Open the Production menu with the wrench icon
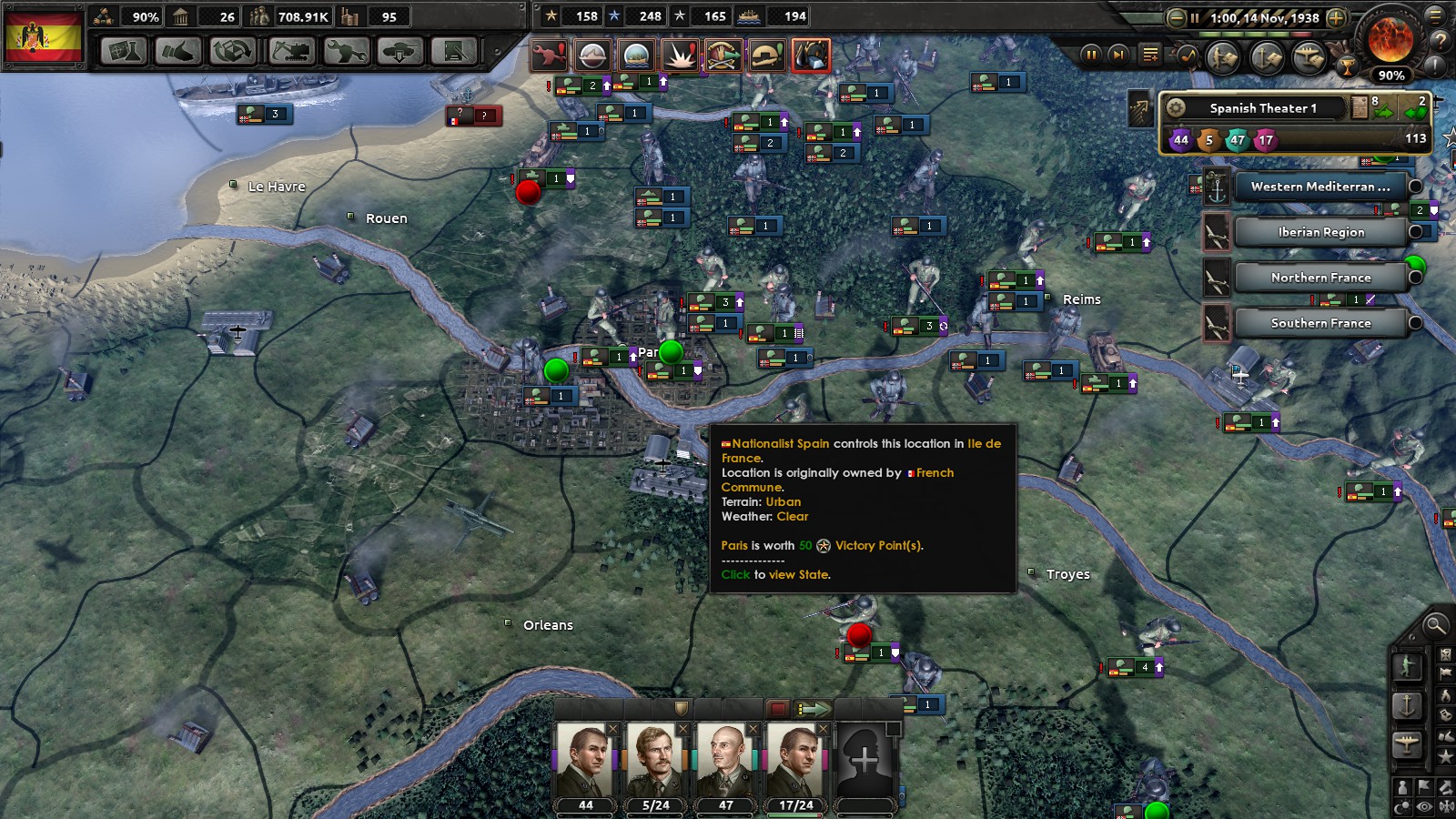1456x819 pixels. (346, 51)
